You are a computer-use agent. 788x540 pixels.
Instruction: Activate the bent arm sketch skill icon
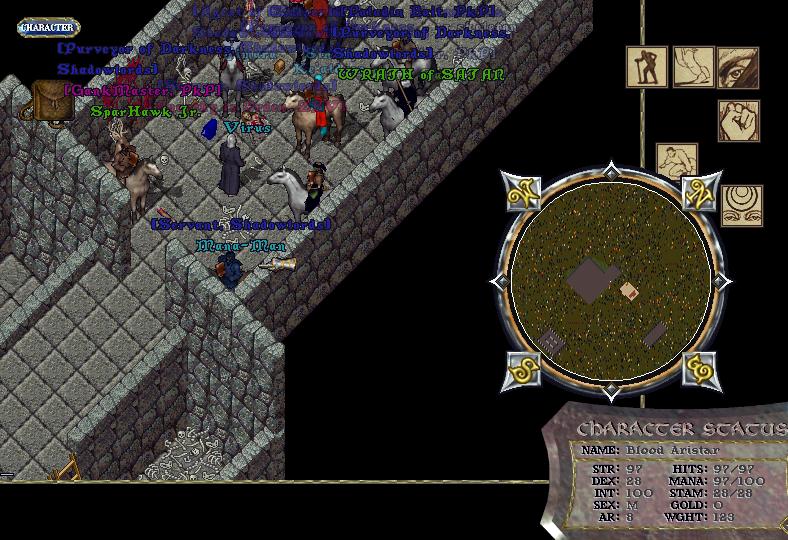pyautogui.click(x=693, y=68)
